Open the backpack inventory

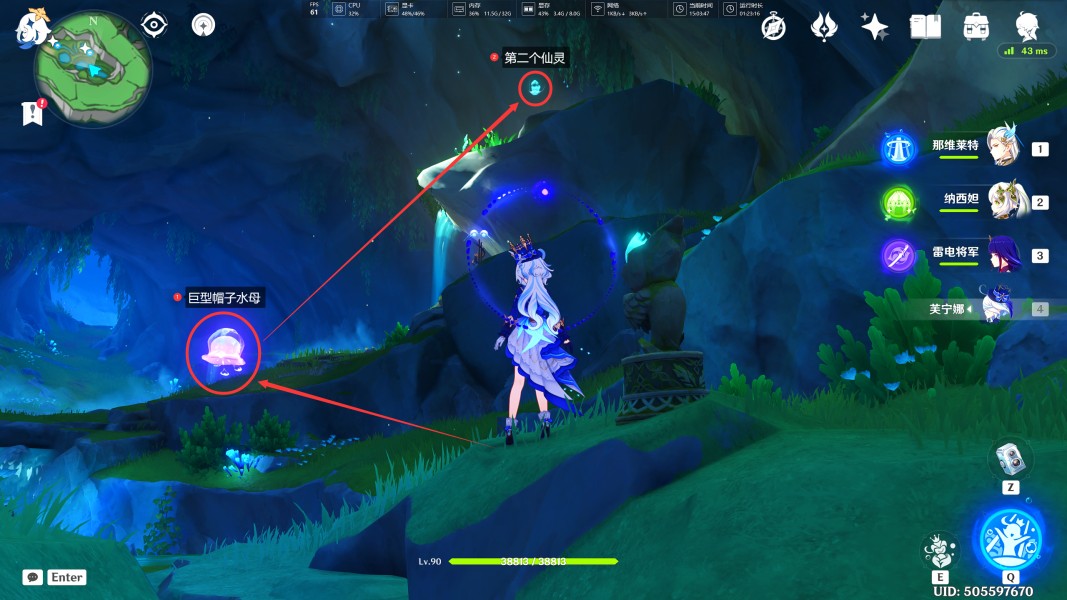click(976, 27)
